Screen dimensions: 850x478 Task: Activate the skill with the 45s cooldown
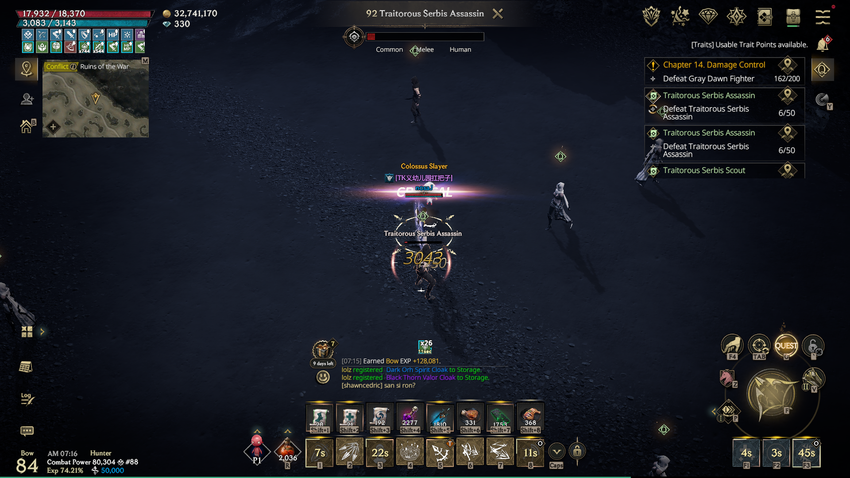(807, 451)
